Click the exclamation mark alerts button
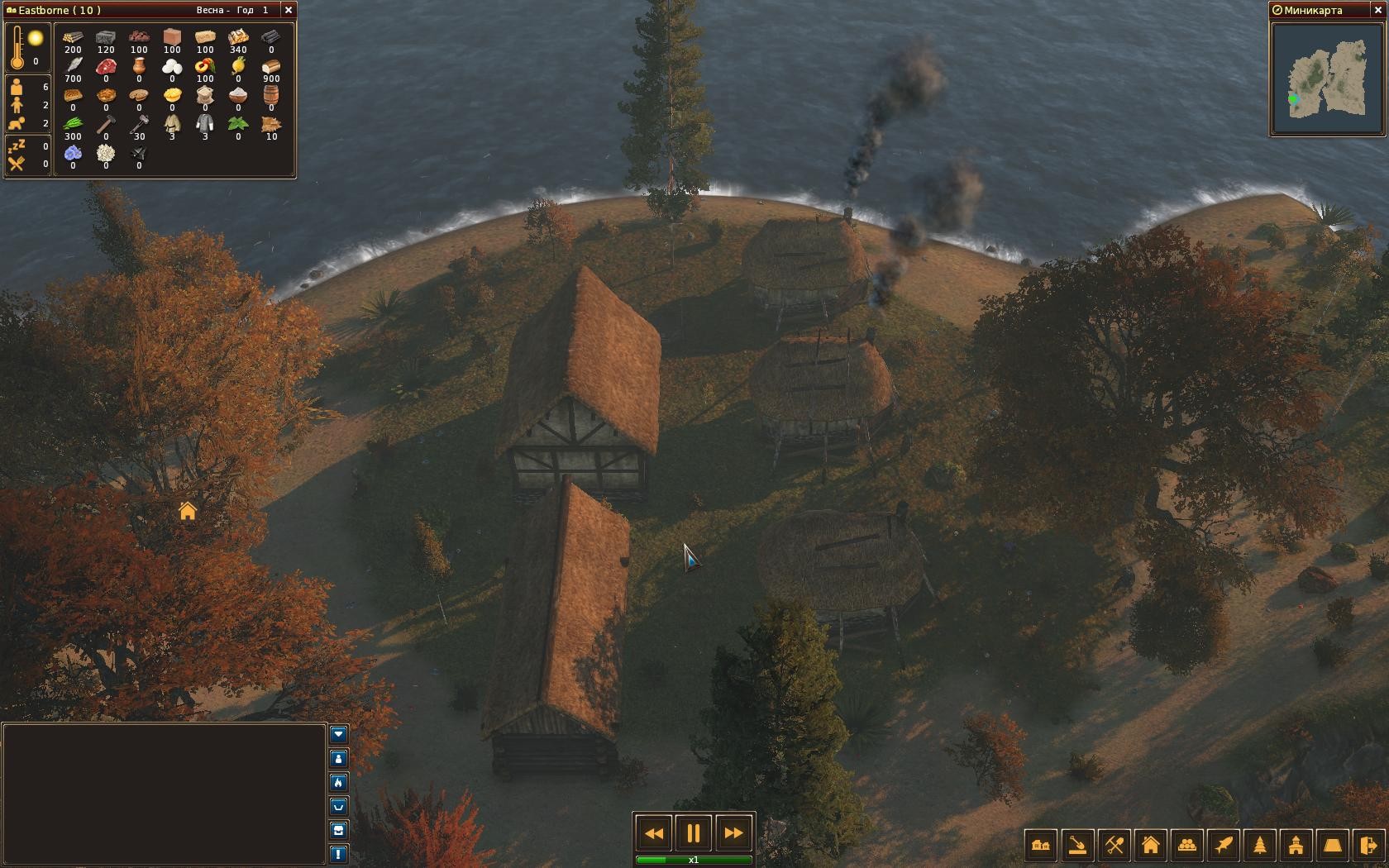The image size is (1389, 868). [x=338, y=854]
